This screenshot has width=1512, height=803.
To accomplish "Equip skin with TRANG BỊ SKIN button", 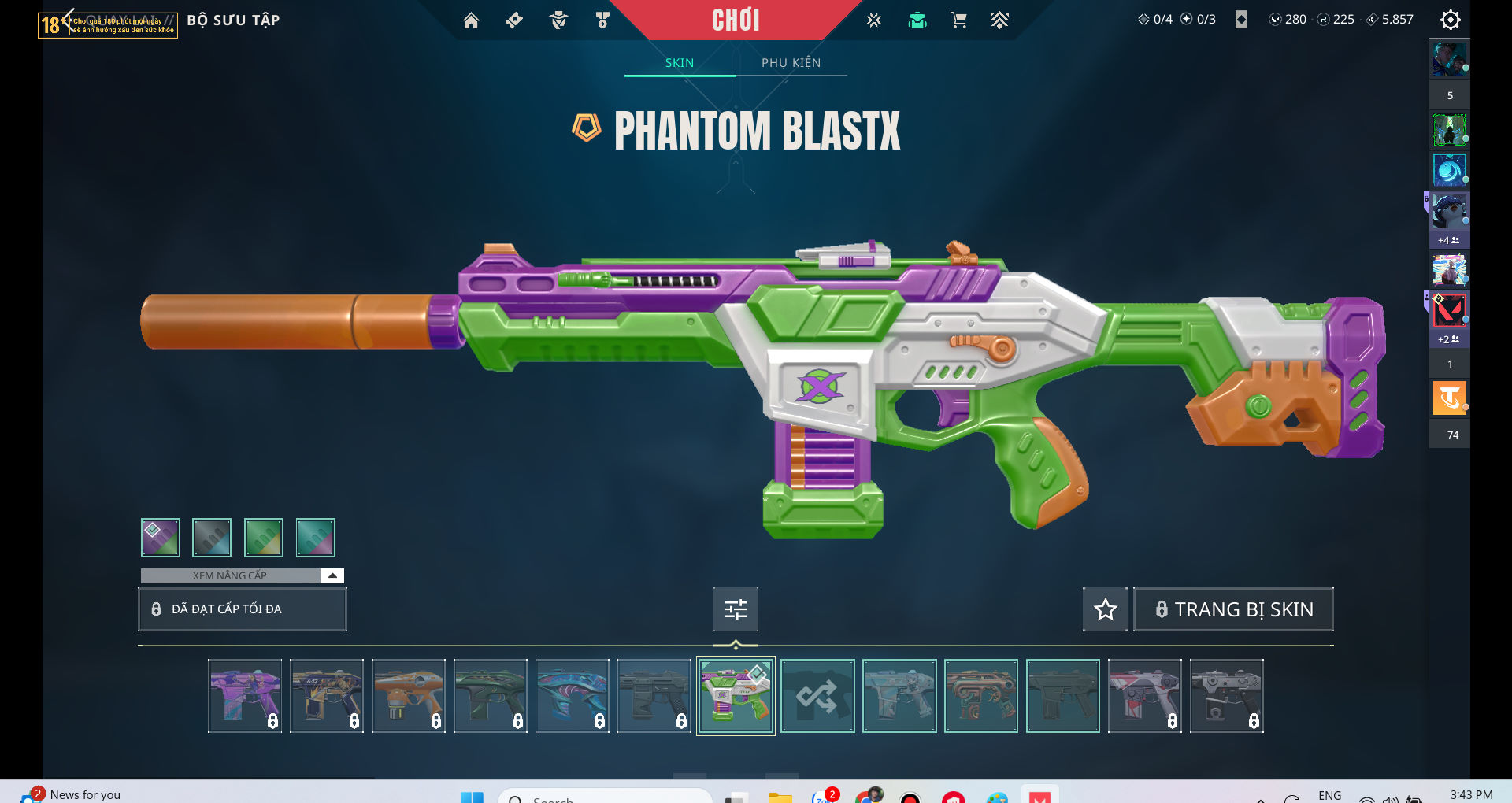I will click(x=1233, y=609).
